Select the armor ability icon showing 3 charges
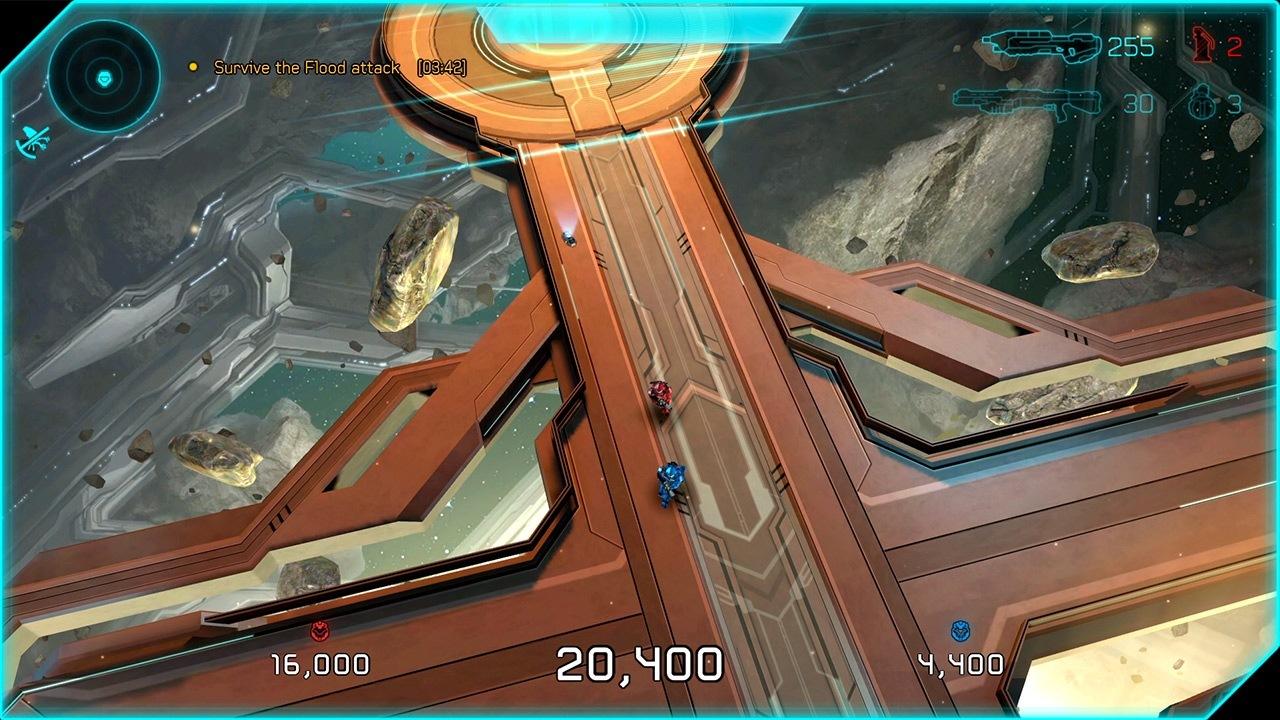This screenshot has width=1280, height=720. (x=1202, y=102)
